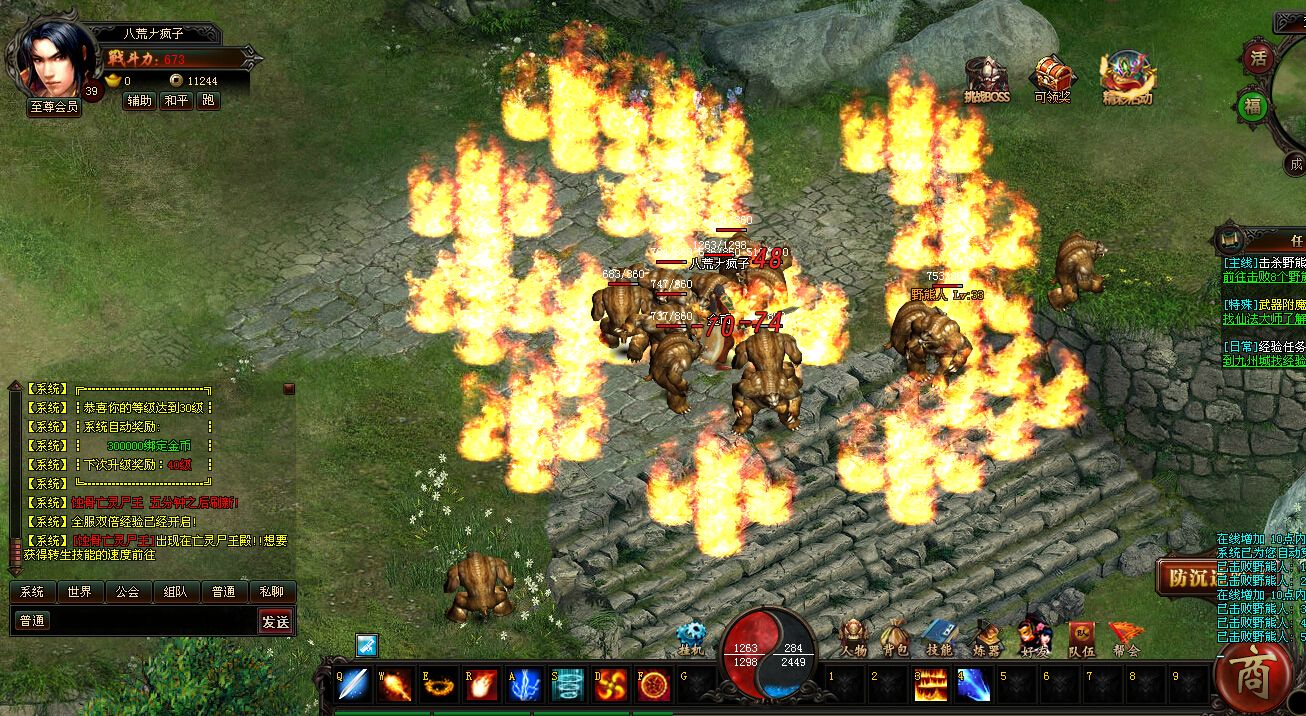Image resolution: width=1306 pixels, height=716 pixels.
Task: Toggle the 辅助 assist button
Action: pos(140,101)
